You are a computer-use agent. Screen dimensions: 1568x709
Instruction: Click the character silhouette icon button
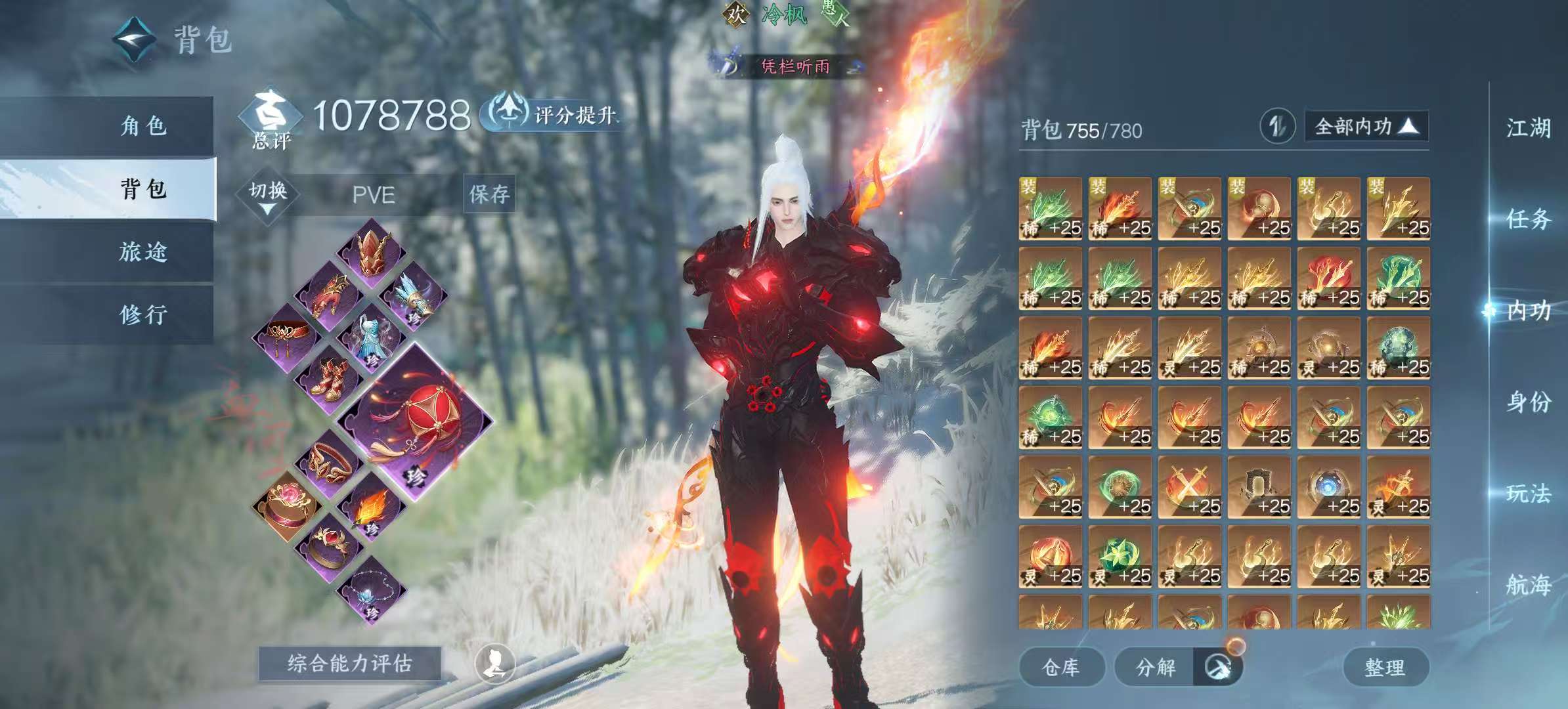[494, 664]
